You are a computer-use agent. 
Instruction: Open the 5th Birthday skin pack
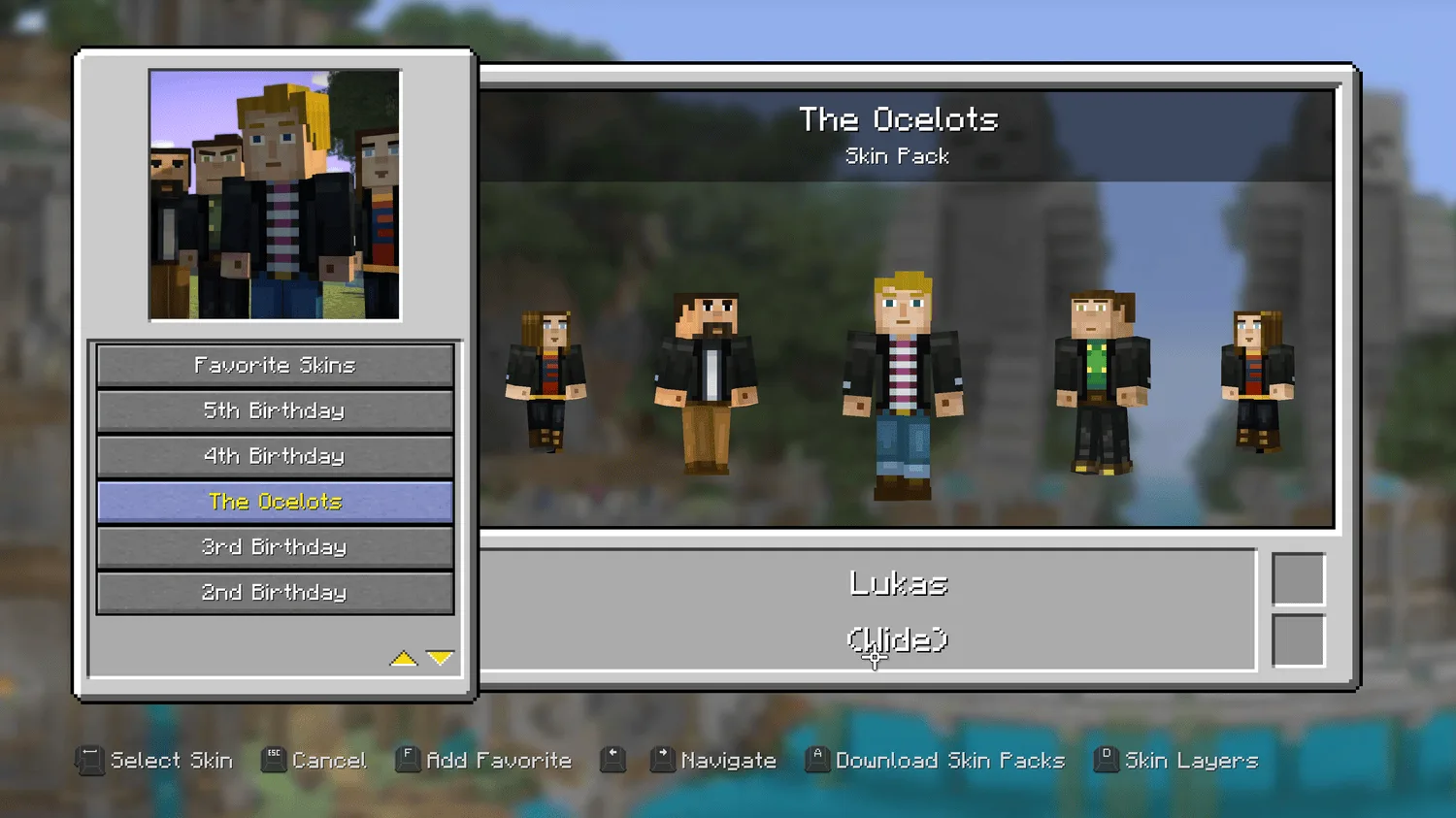point(275,410)
